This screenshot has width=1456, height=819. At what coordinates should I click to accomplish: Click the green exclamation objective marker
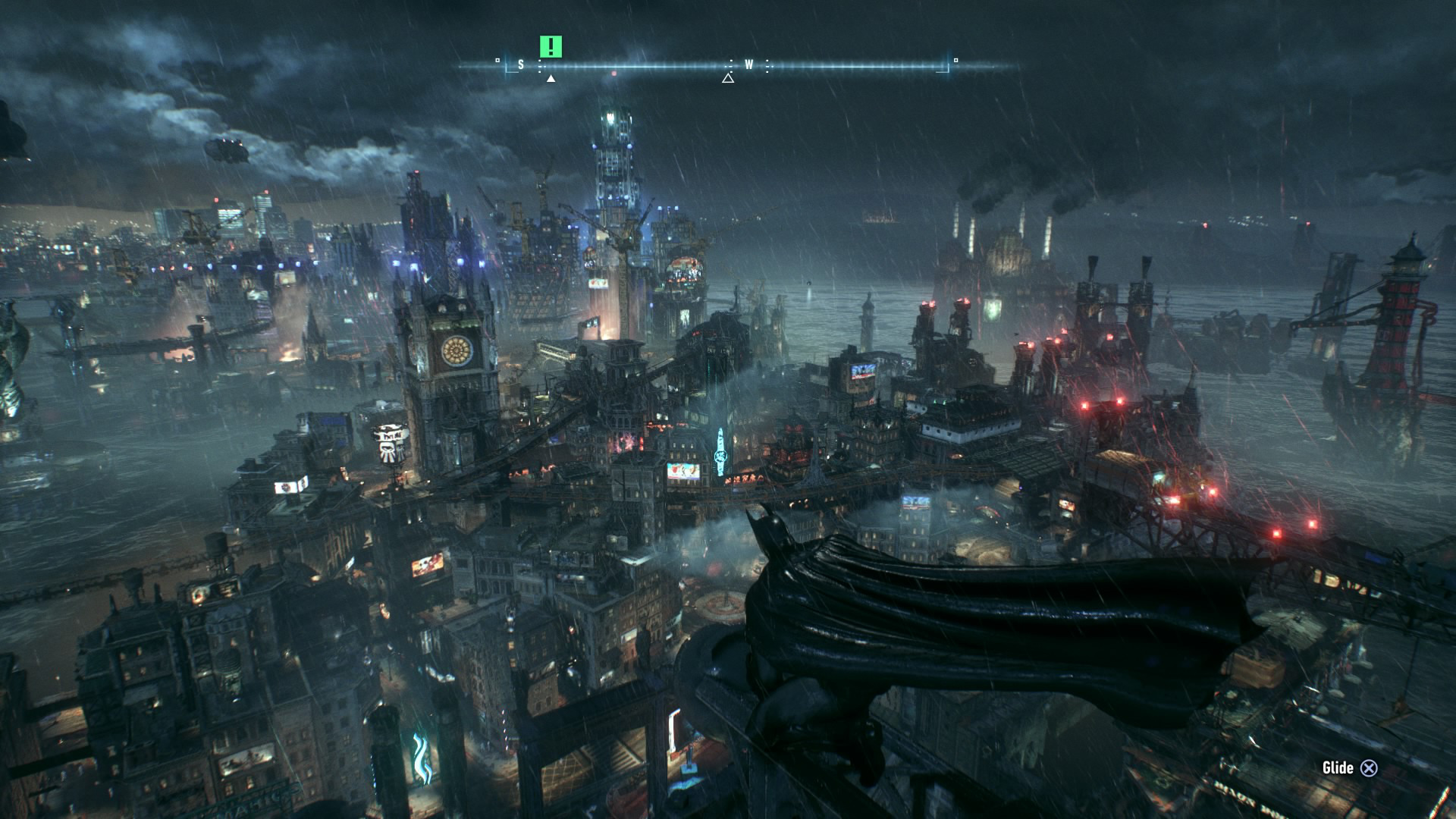(551, 47)
